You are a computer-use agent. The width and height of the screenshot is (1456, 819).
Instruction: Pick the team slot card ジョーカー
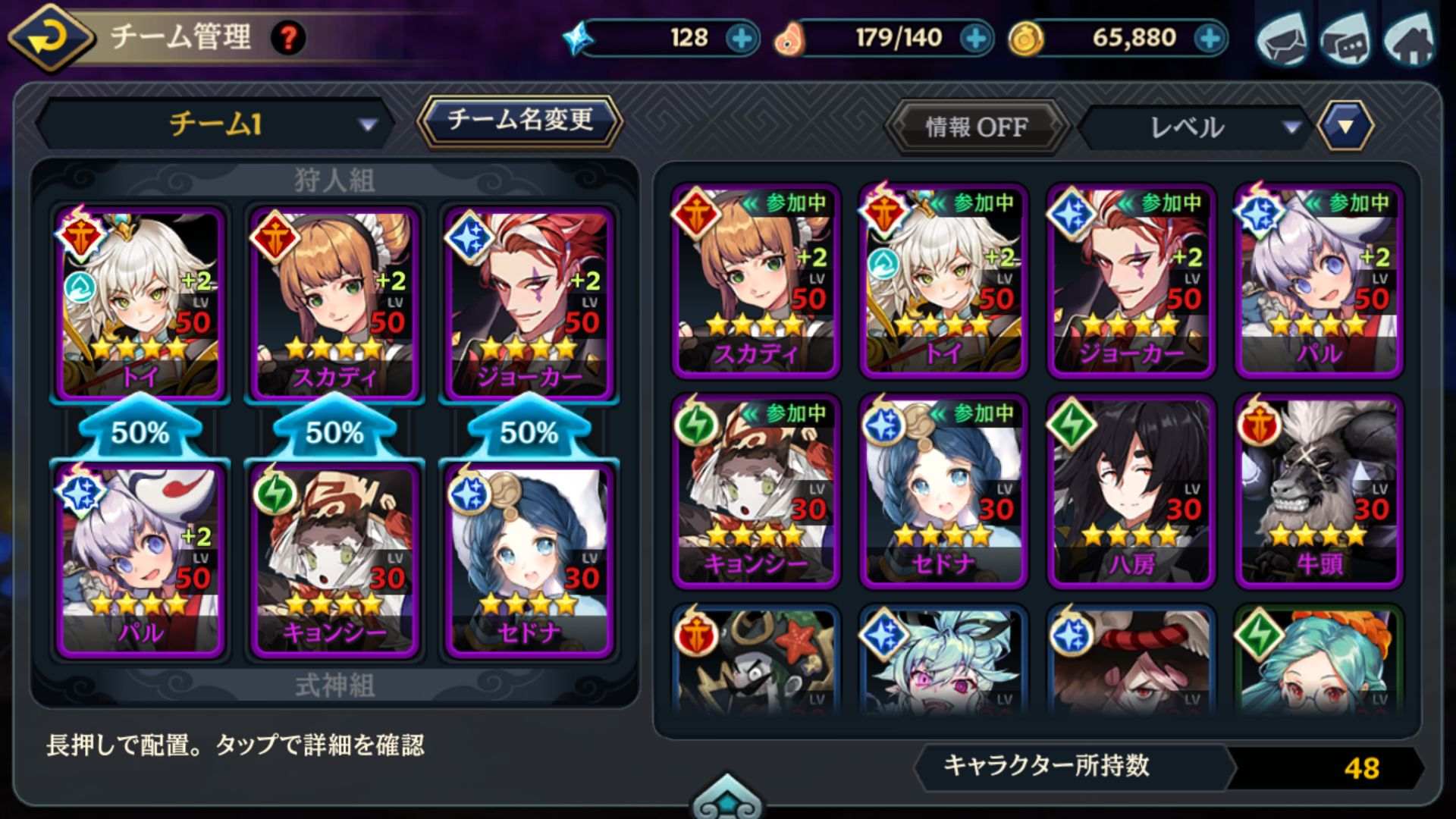click(529, 303)
